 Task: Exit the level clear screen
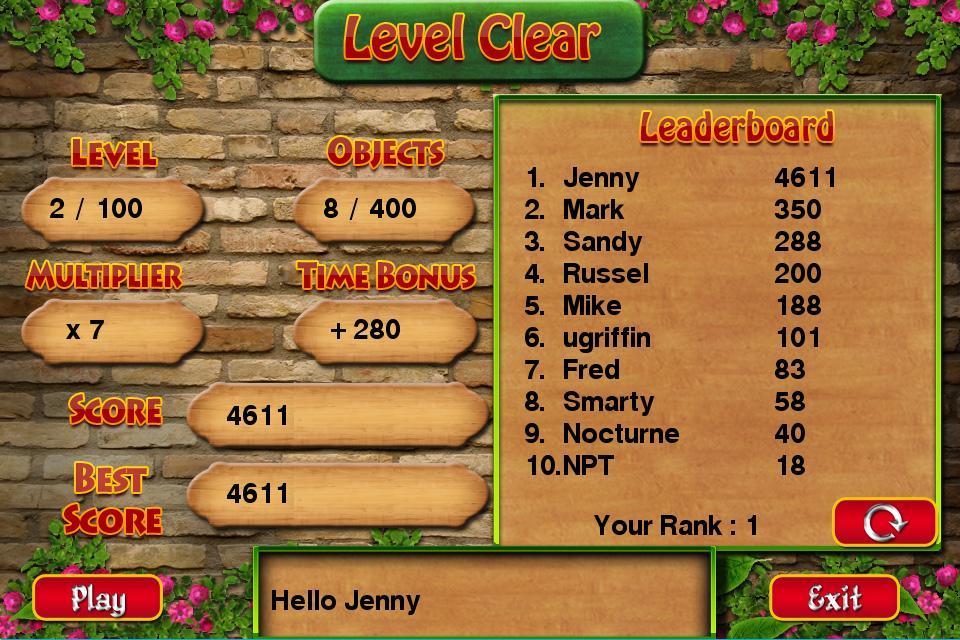coord(834,598)
